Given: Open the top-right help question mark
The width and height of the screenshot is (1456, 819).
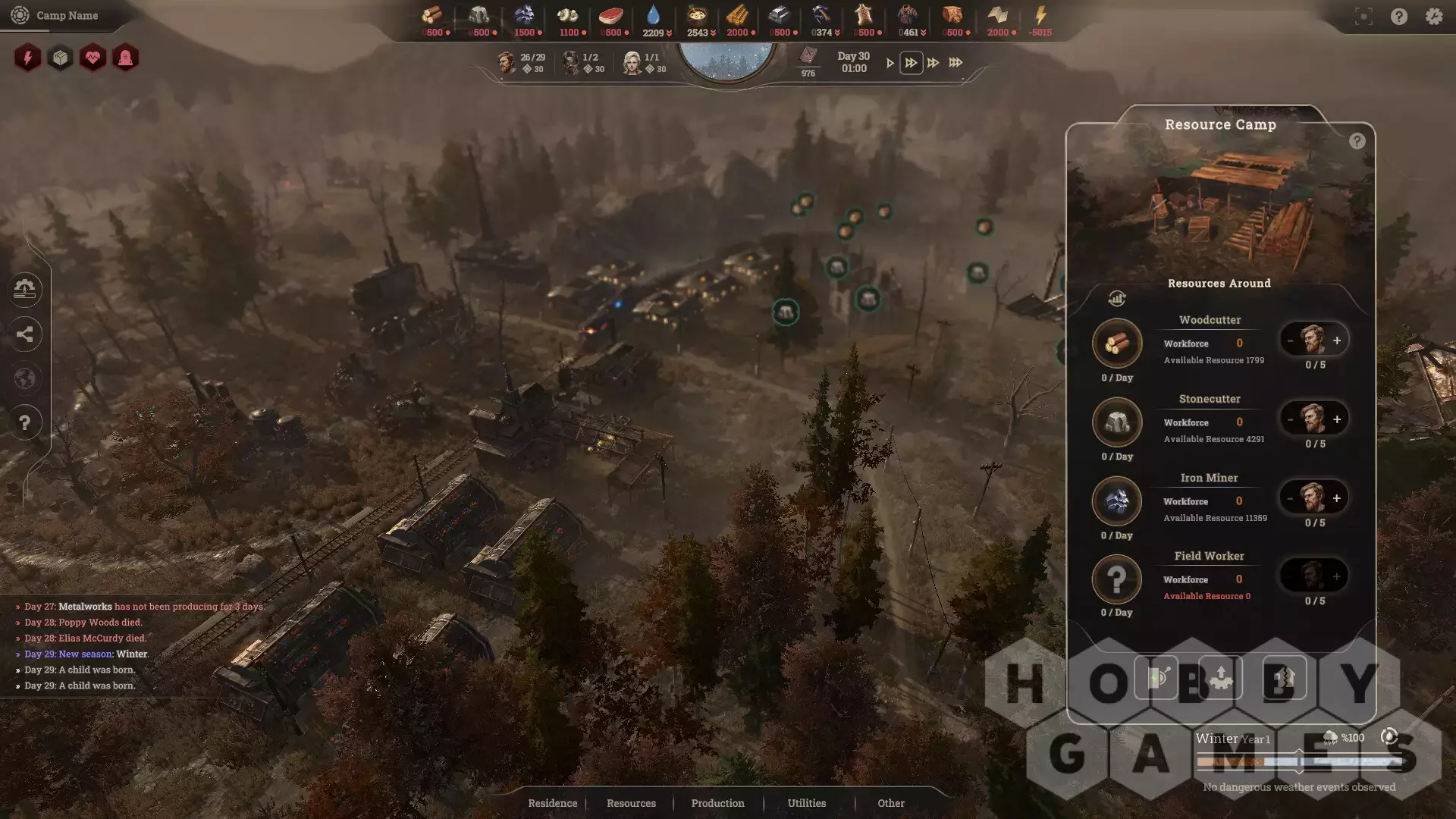Looking at the screenshot, I should pyautogui.click(x=1399, y=17).
